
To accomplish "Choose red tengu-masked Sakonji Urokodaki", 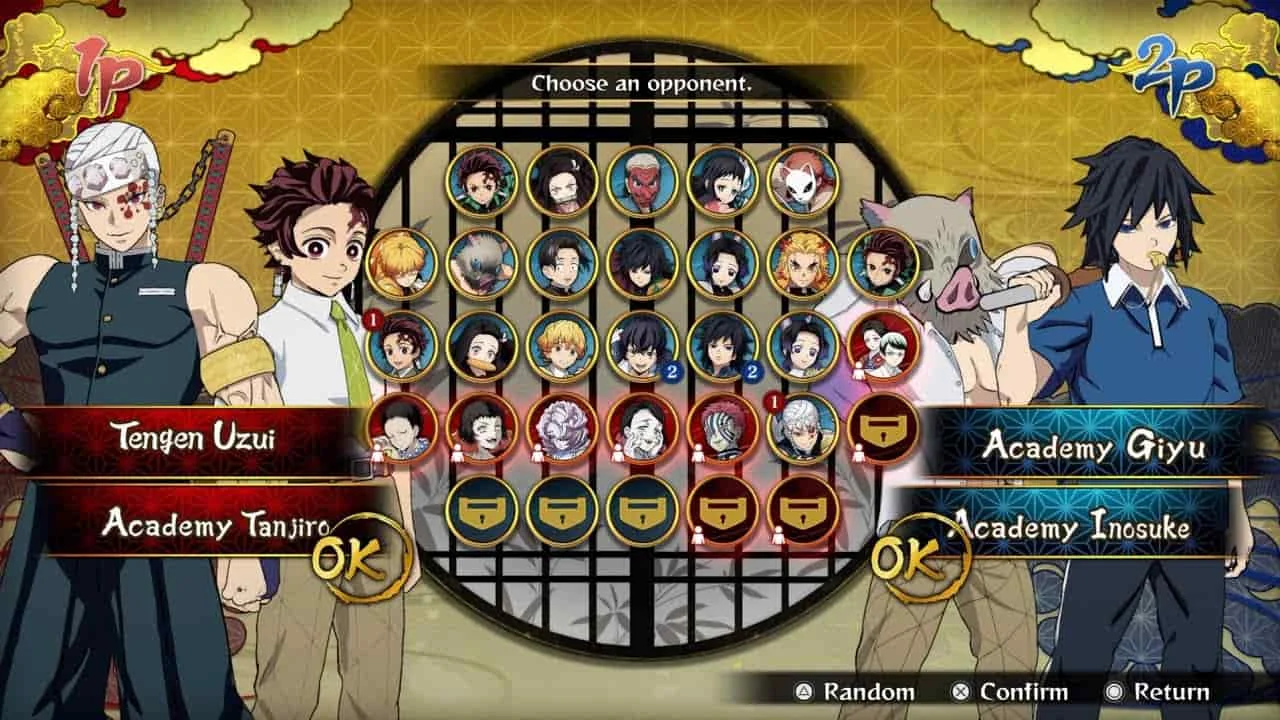I will (642, 181).
